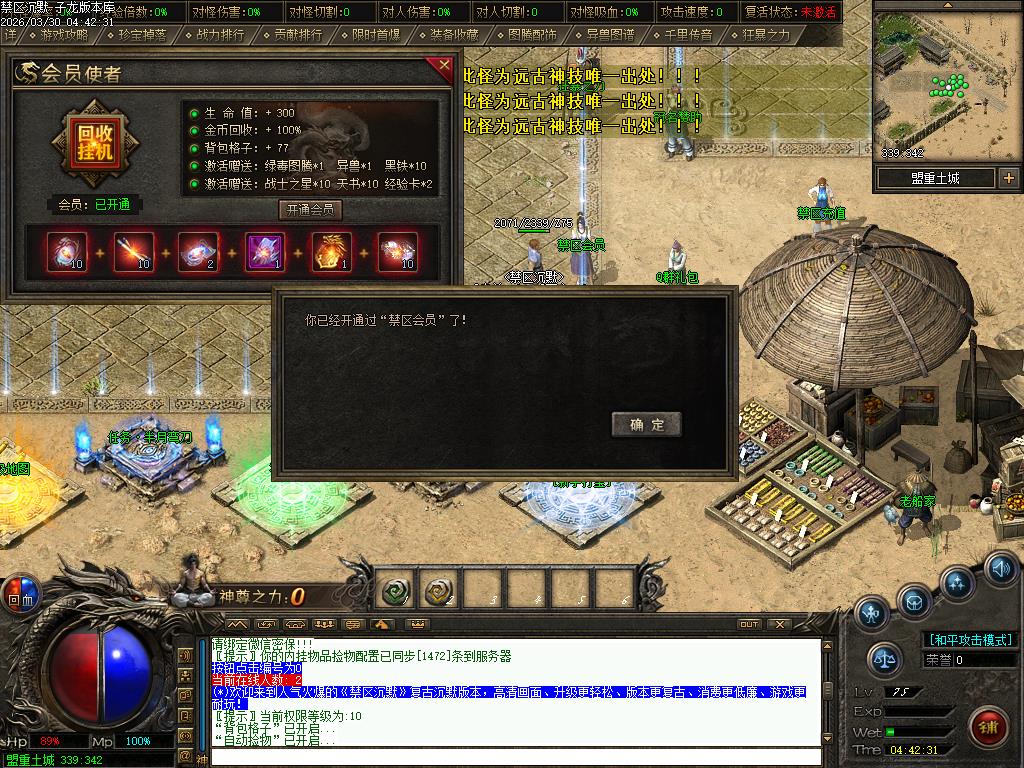
Task: Expand the map with the plus button
Action: pyautogui.click(x=1008, y=178)
